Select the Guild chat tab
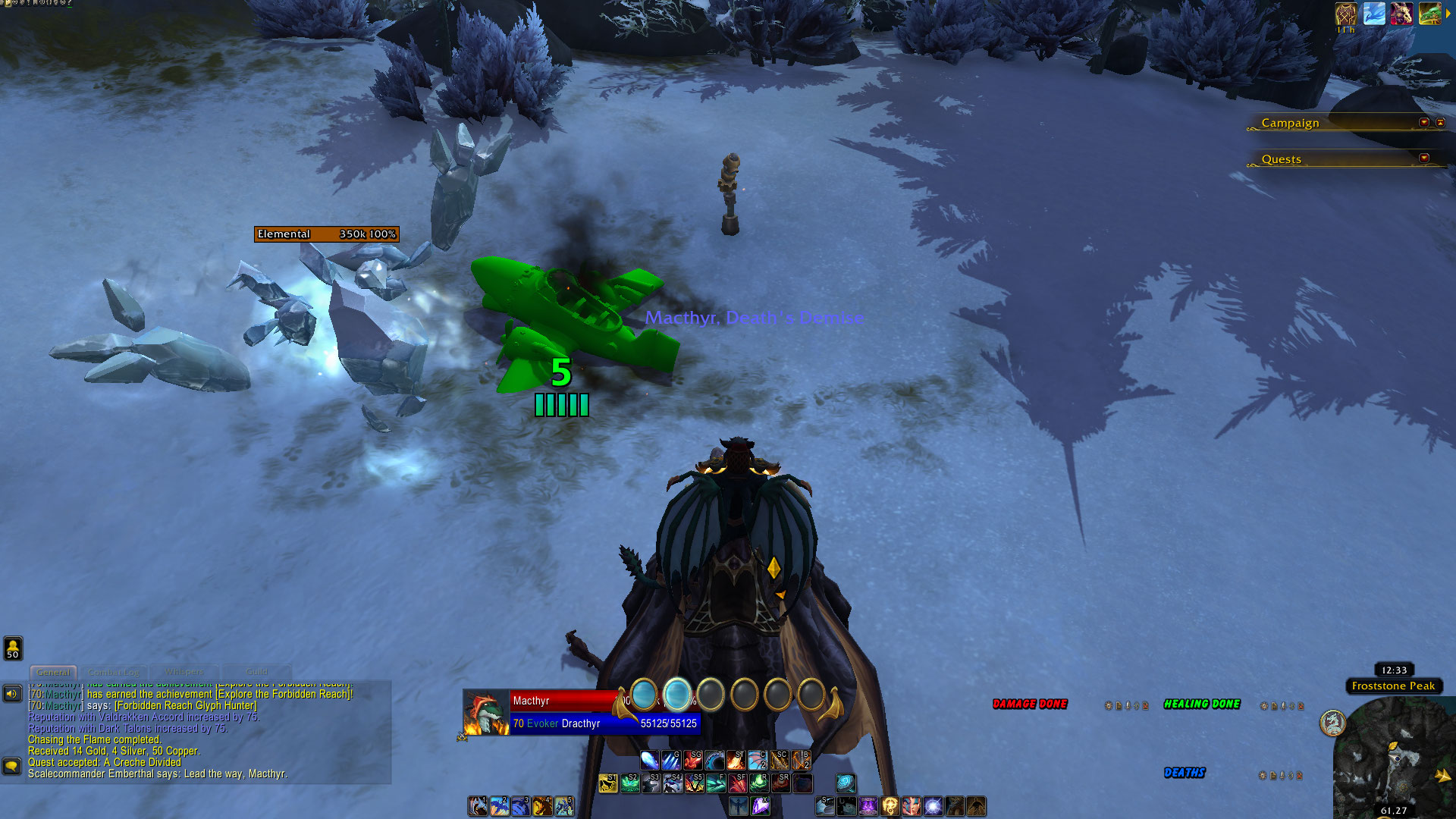Viewport: 1456px width, 819px height. (256, 672)
